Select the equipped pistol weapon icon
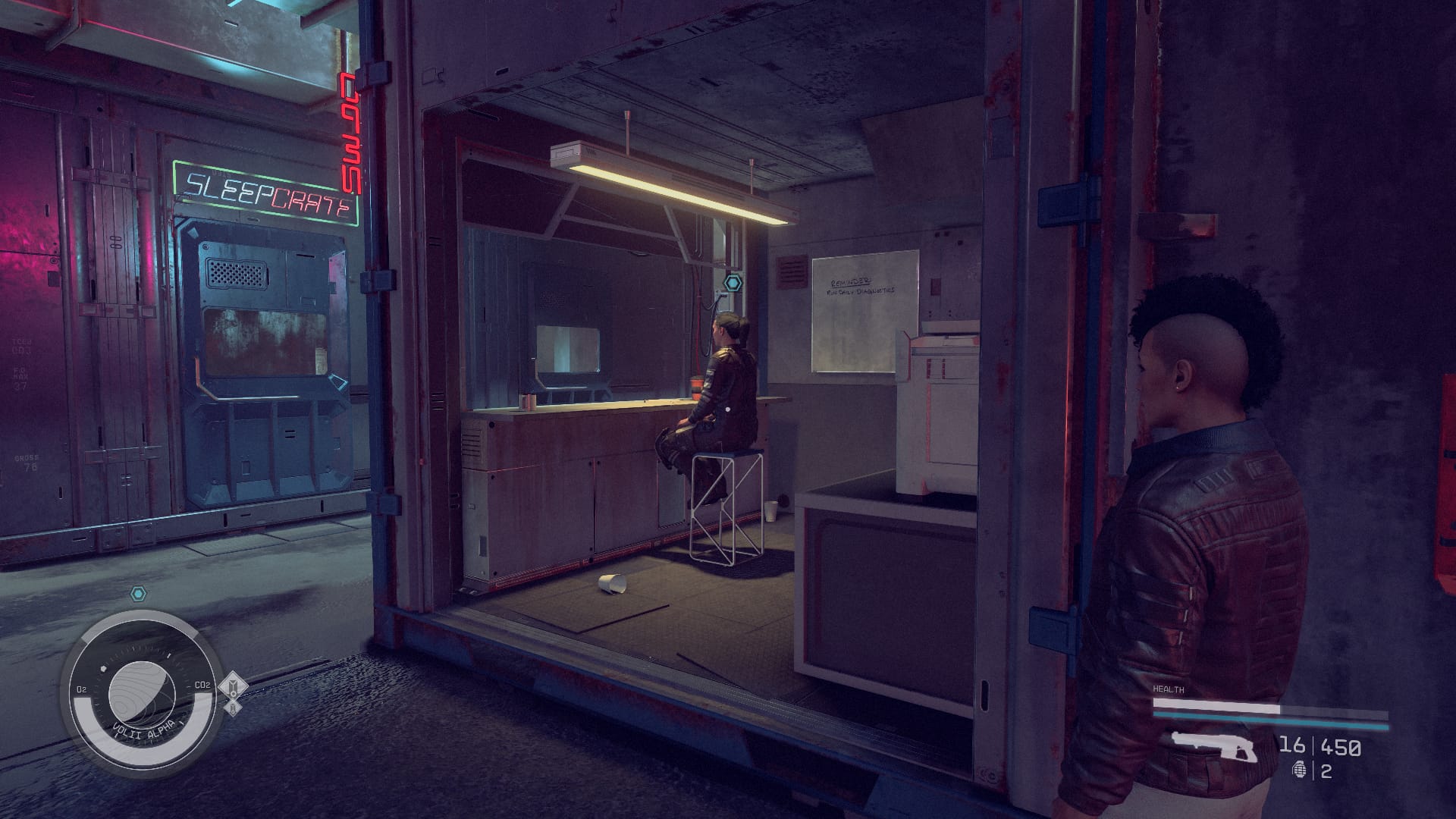The height and width of the screenshot is (819, 1456). click(1213, 746)
